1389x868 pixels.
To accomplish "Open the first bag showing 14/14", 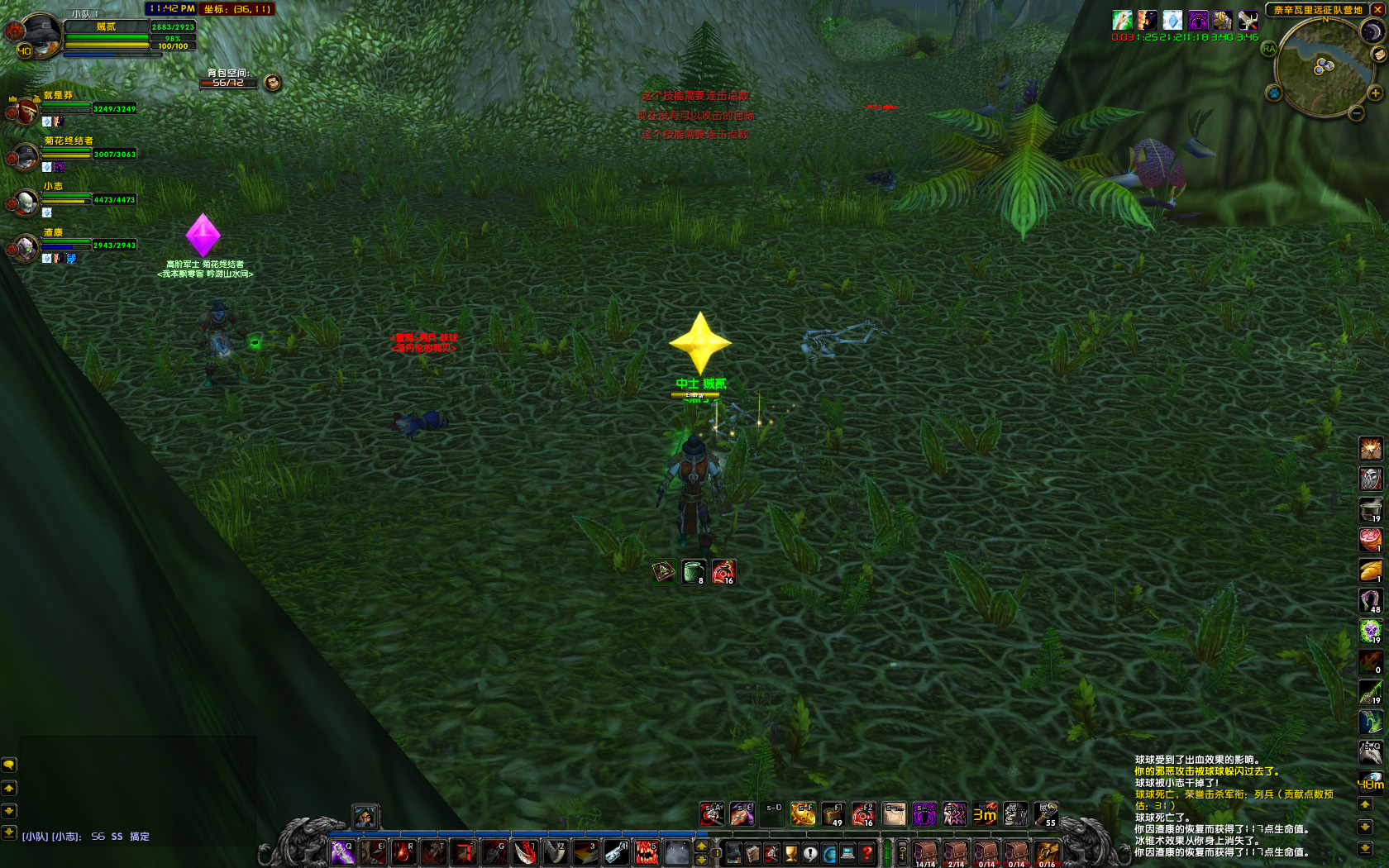I will [925, 853].
